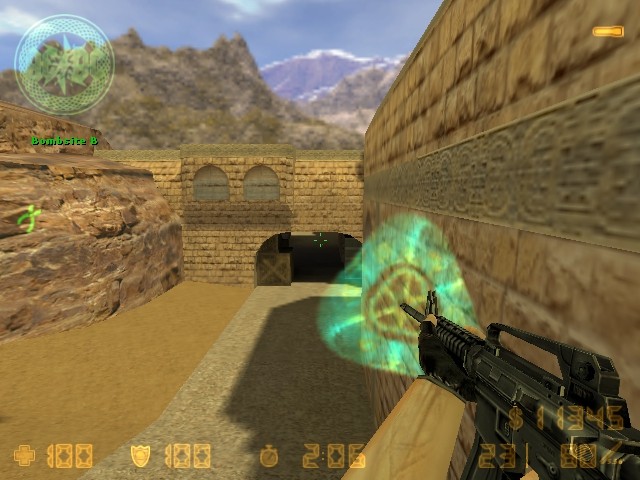Select the Bombsite B location label

click(x=64, y=141)
